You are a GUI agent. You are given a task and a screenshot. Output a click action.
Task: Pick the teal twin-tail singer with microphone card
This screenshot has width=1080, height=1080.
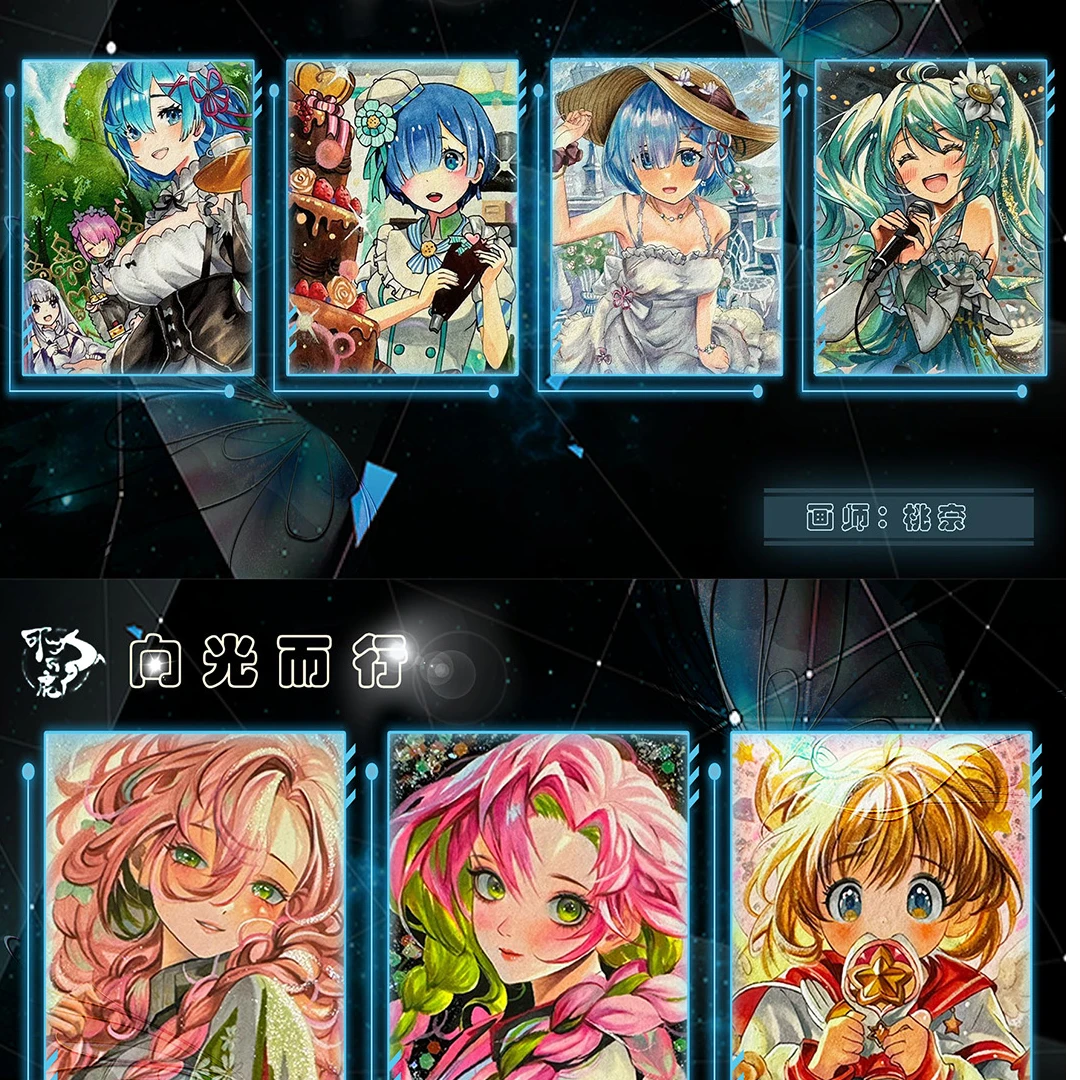[930, 217]
